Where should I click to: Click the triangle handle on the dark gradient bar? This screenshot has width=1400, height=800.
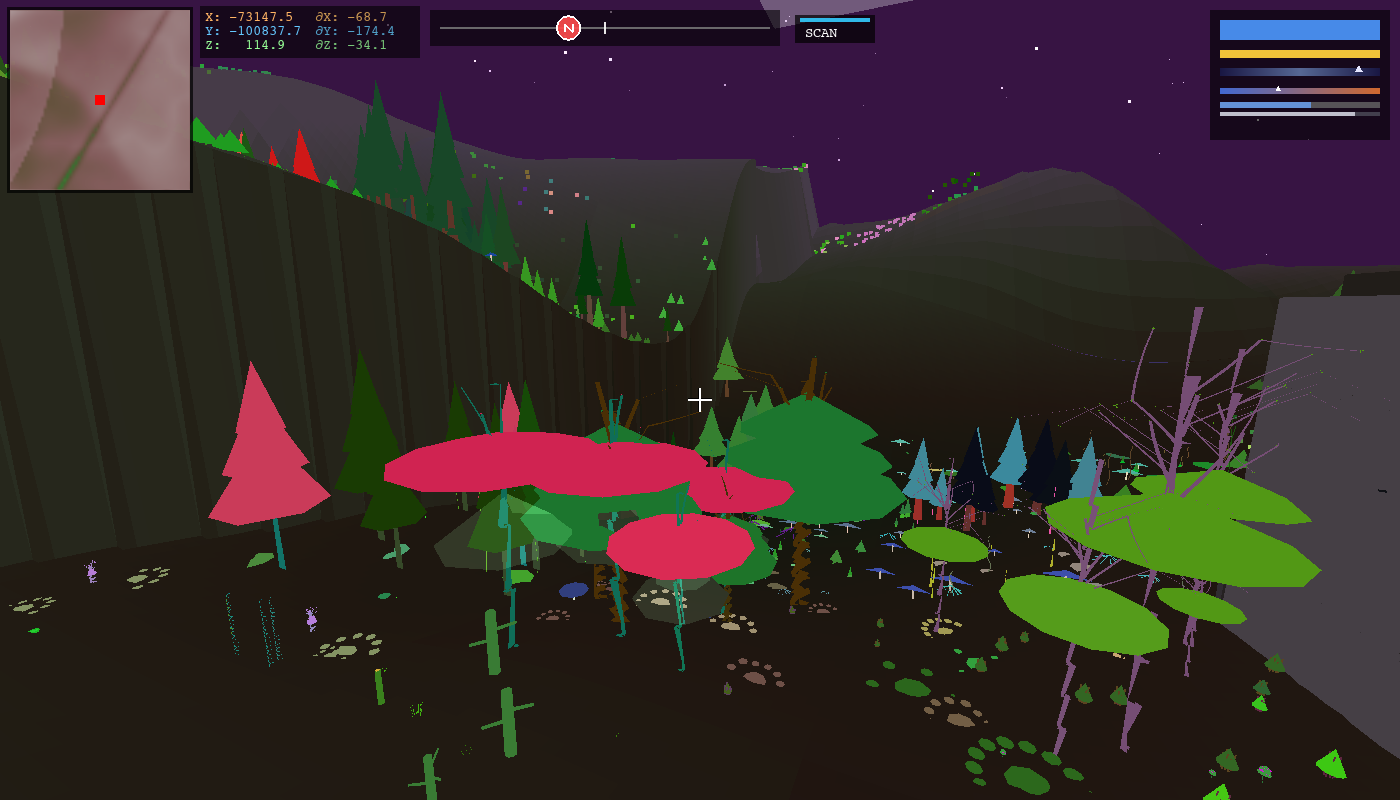(x=1359, y=70)
